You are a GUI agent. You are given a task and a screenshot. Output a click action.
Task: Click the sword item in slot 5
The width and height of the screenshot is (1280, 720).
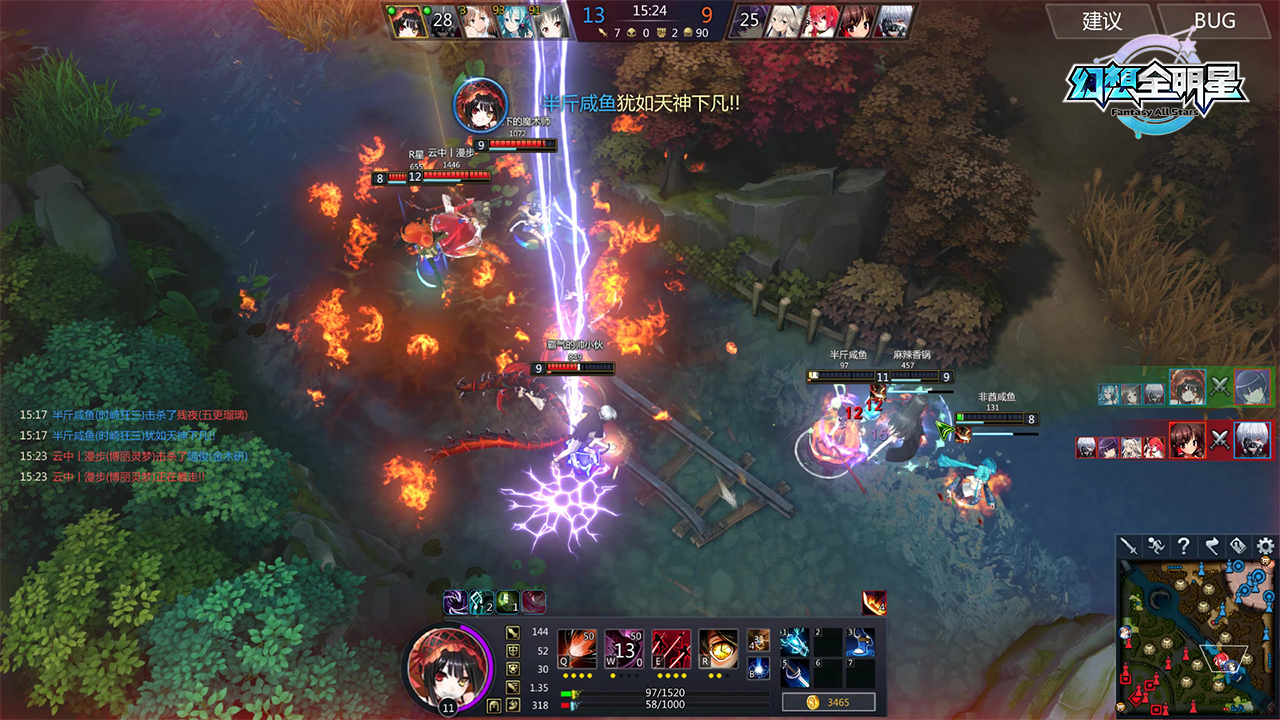click(795, 673)
